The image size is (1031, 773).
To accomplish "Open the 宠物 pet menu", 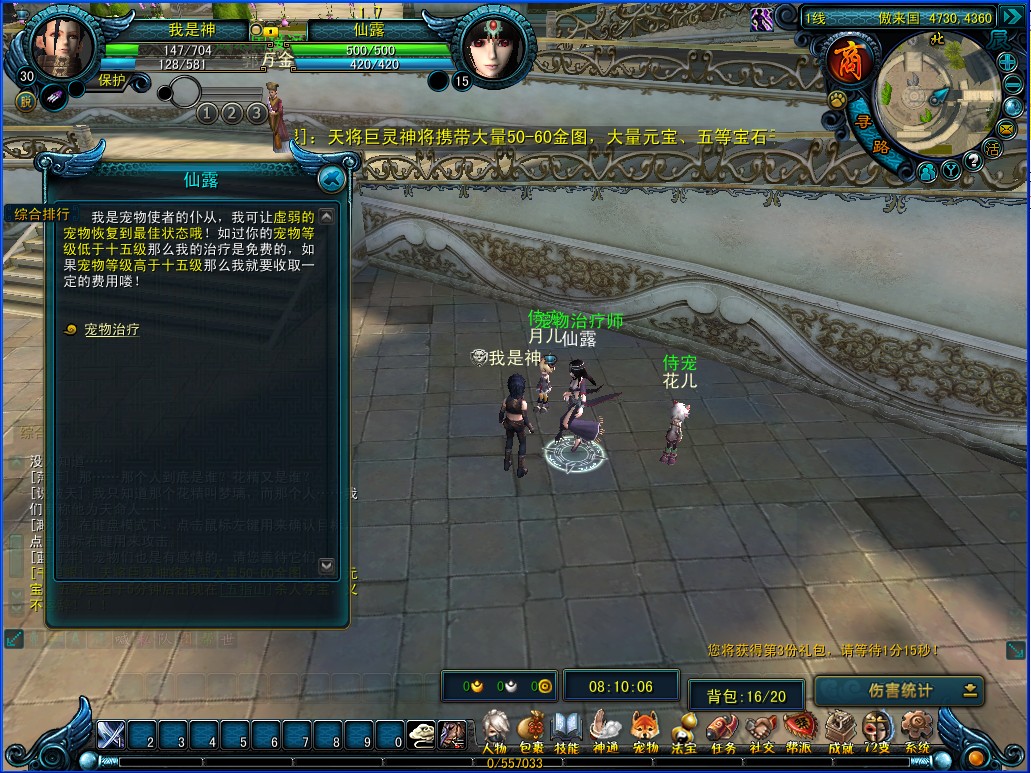I will (x=645, y=730).
